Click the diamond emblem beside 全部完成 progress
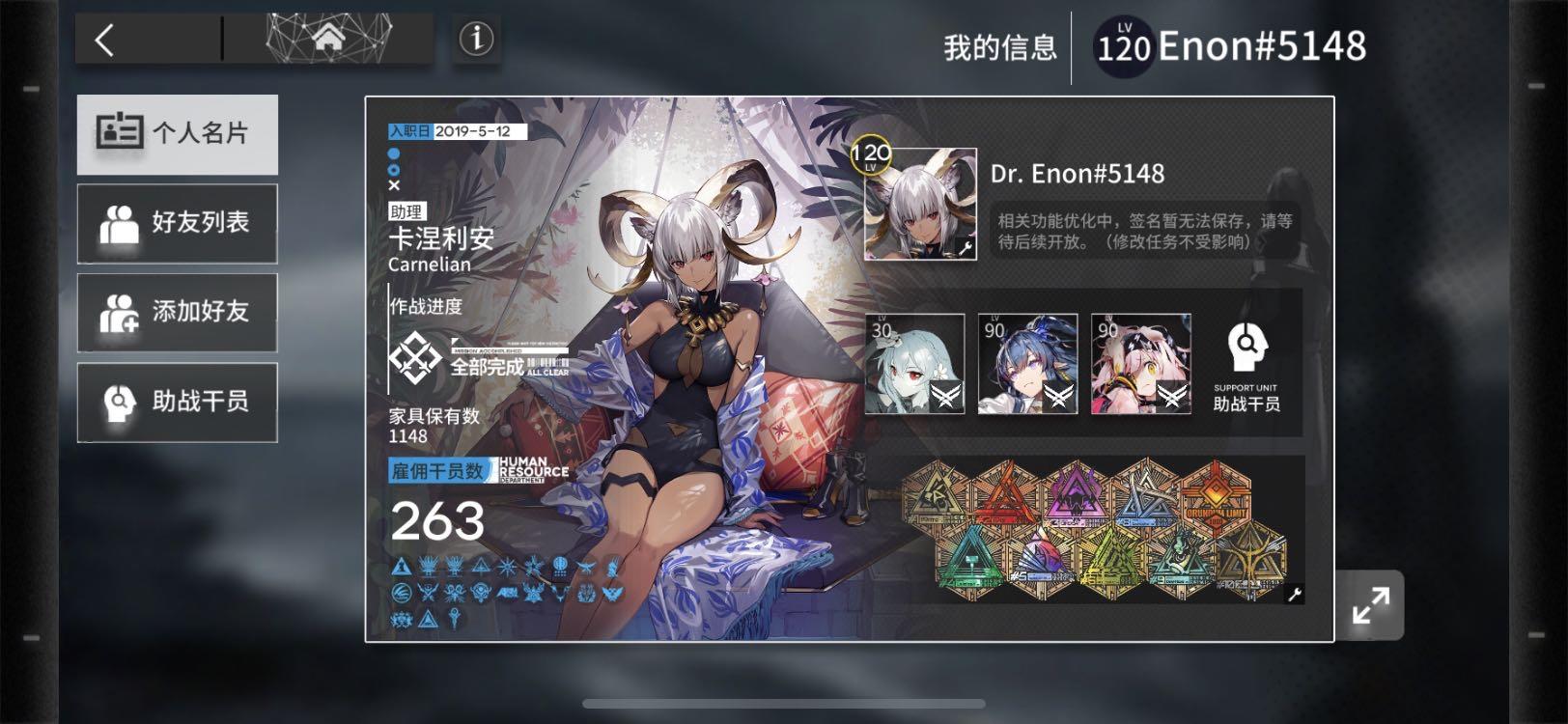Viewport: 1568px width, 724px height. pyautogui.click(x=417, y=357)
